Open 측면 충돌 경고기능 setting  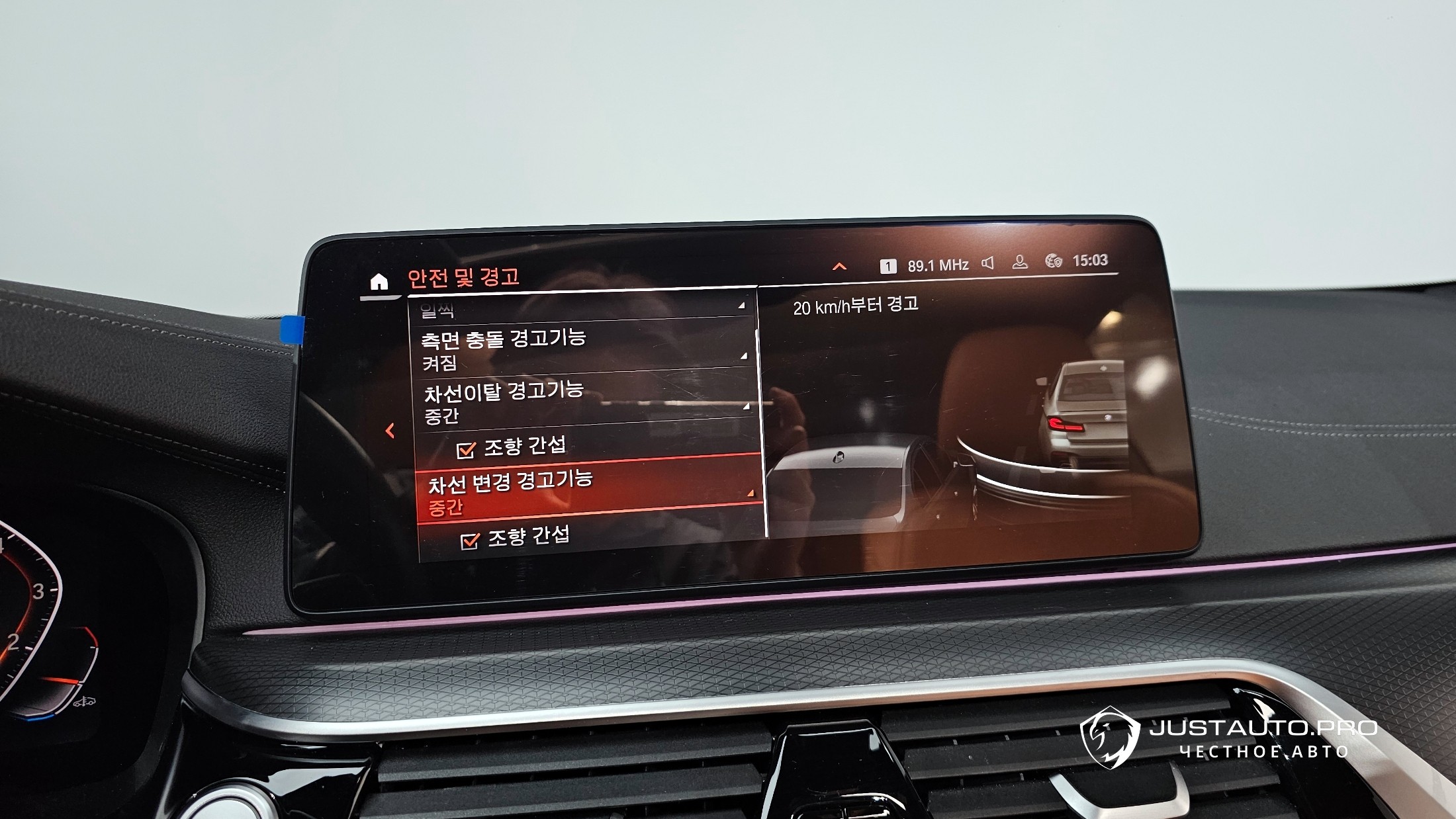coord(582,349)
